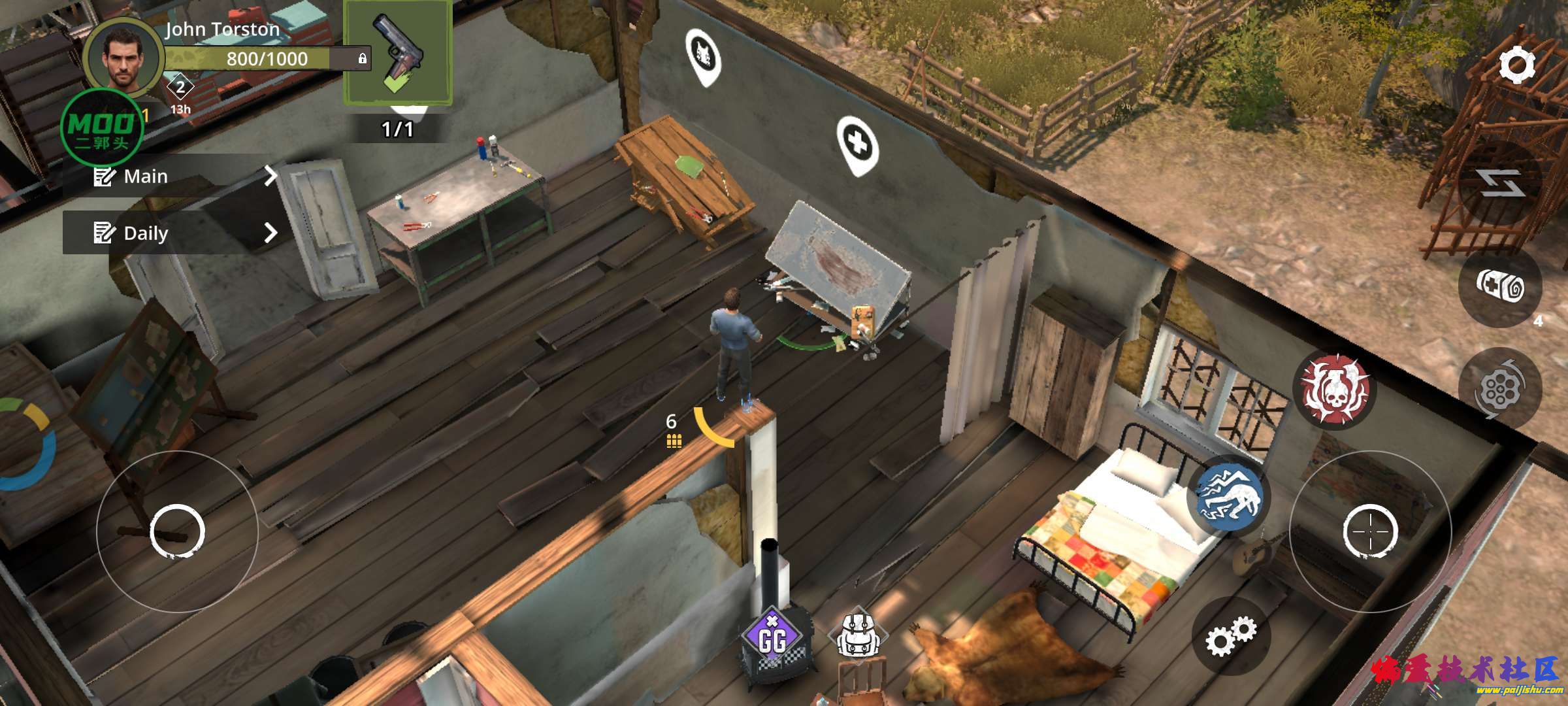Open settings with the gear icon
The width and height of the screenshot is (1568, 706).
click(1516, 65)
